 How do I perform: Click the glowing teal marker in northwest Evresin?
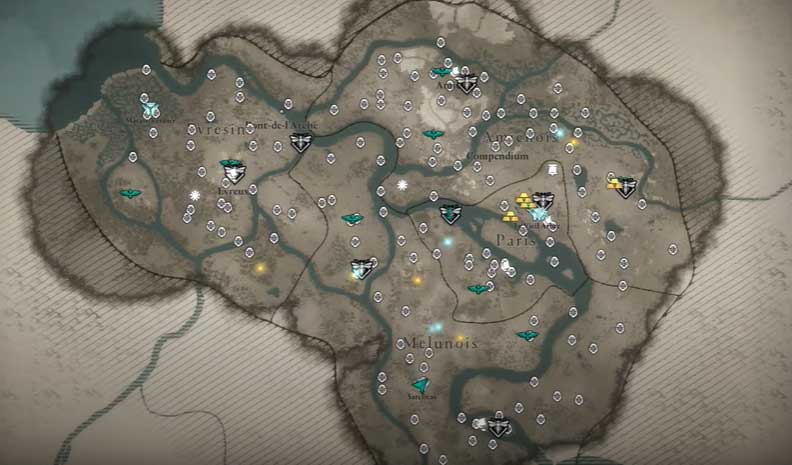coord(150,108)
